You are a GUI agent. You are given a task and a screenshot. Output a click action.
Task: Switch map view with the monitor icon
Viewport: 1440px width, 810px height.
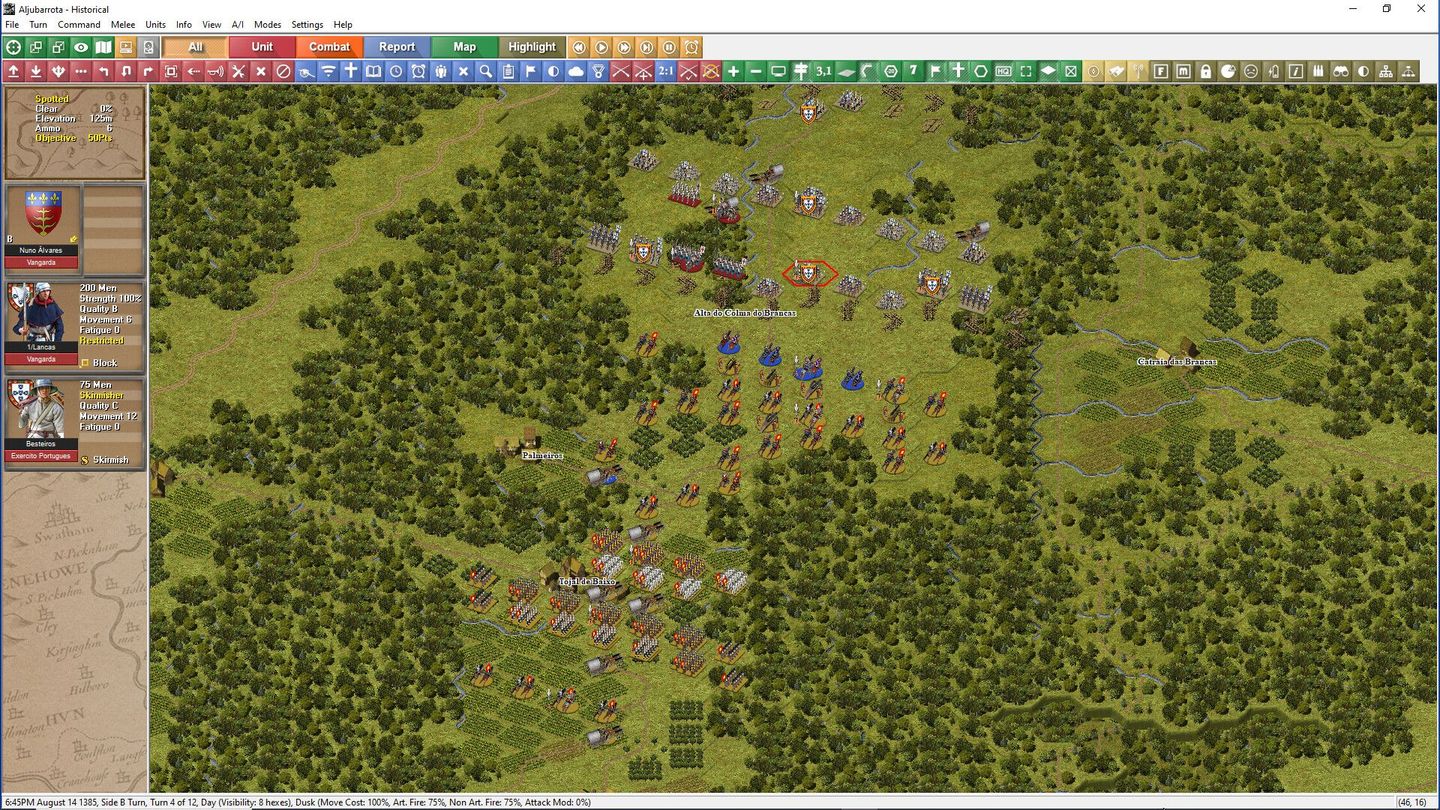(778, 70)
